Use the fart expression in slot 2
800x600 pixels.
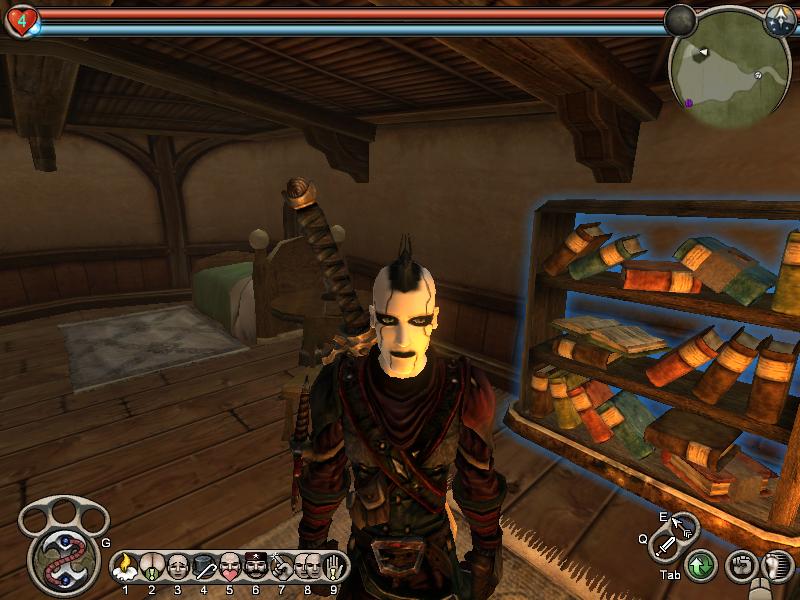(152, 568)
